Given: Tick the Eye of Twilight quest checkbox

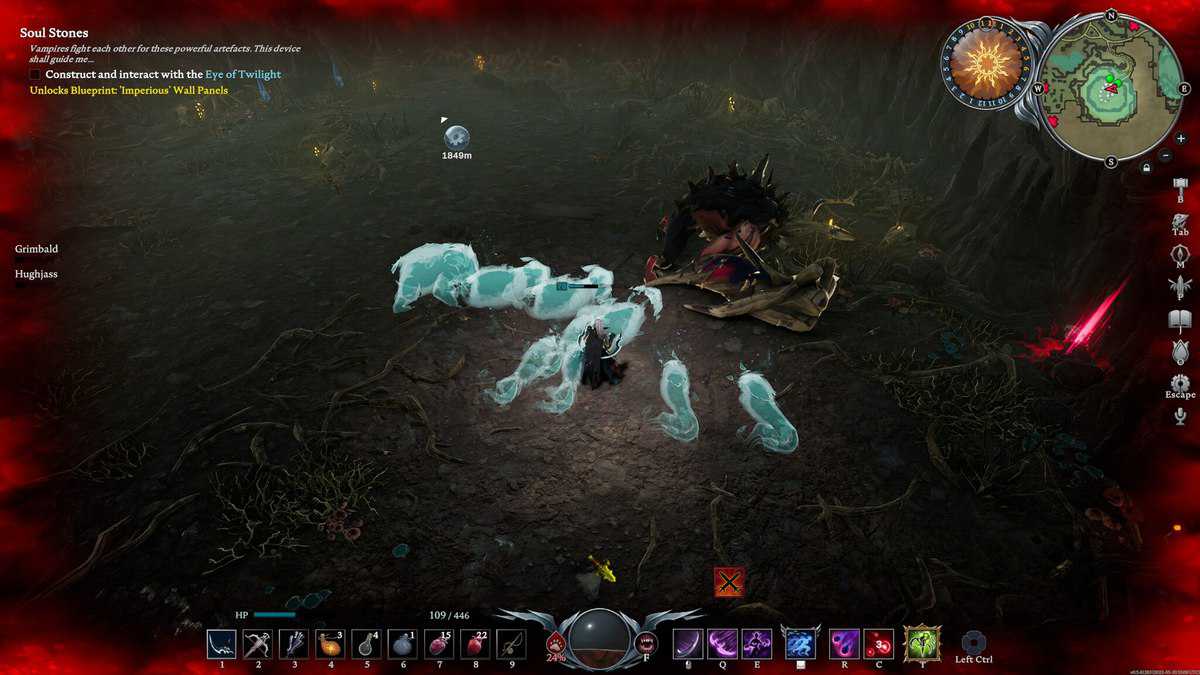Looking at the screenshot, I should (35, 74).
